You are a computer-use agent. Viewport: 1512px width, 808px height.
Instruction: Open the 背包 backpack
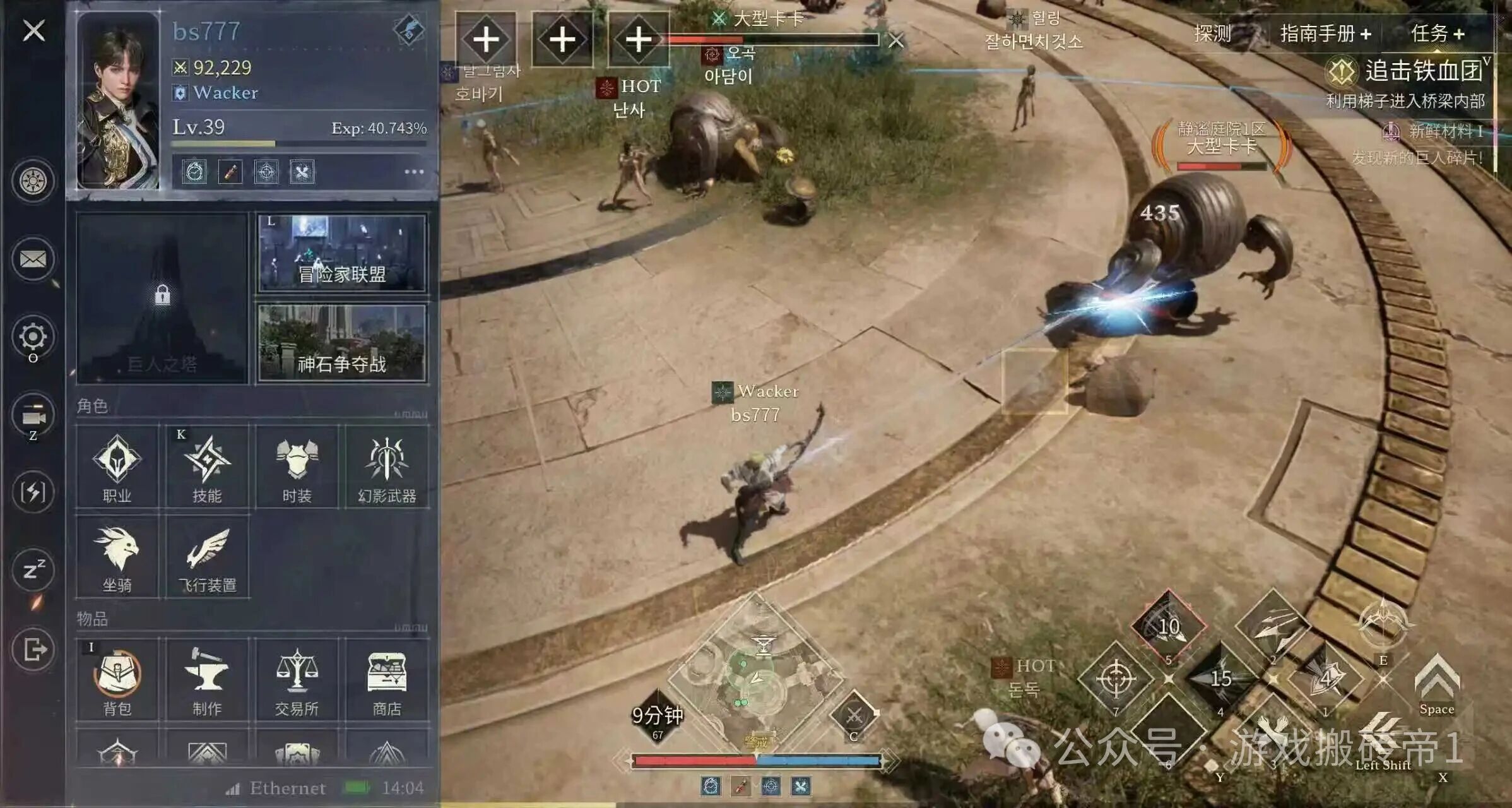click(x=117, y=680)
